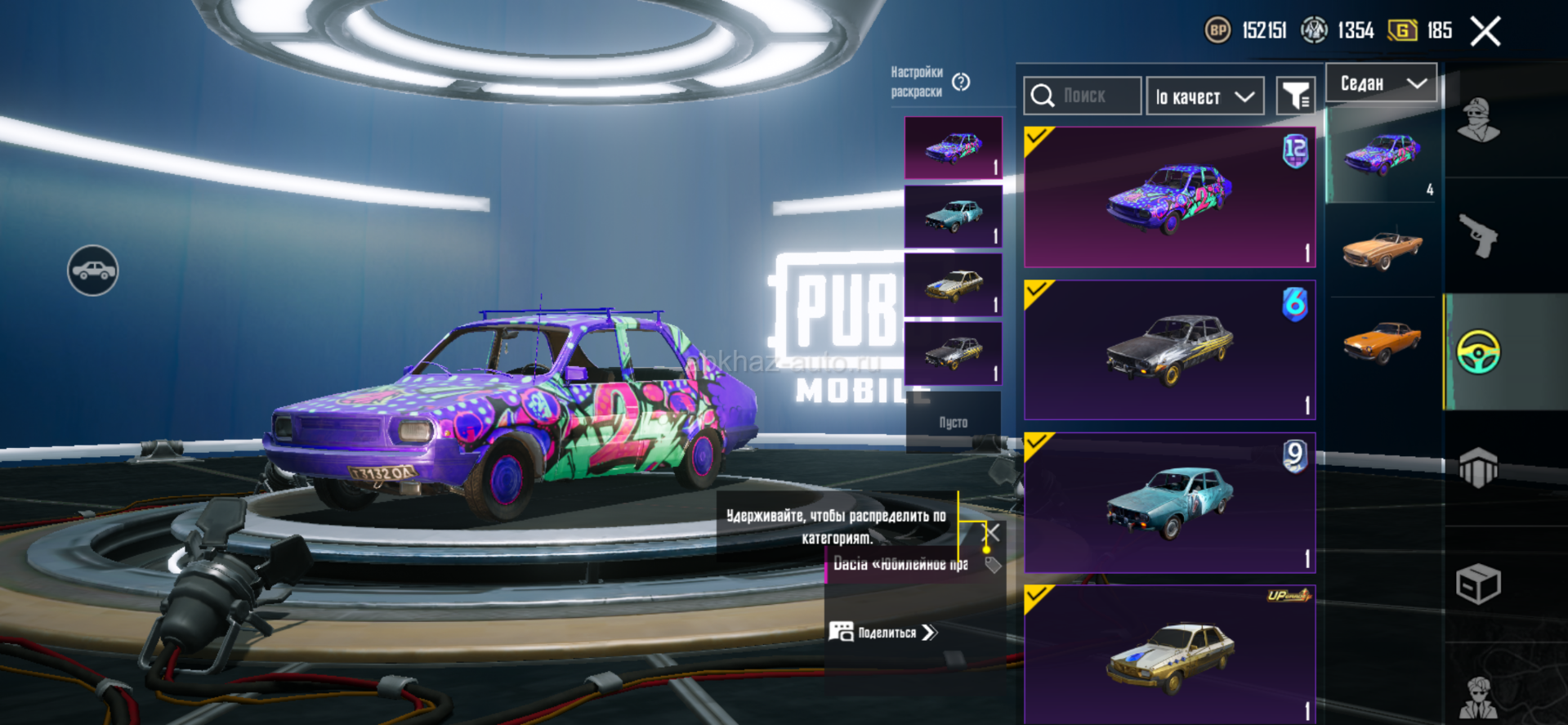1568x725 pixels.
Task: Switch to the character outfit tab
Action: point(1478,121)
